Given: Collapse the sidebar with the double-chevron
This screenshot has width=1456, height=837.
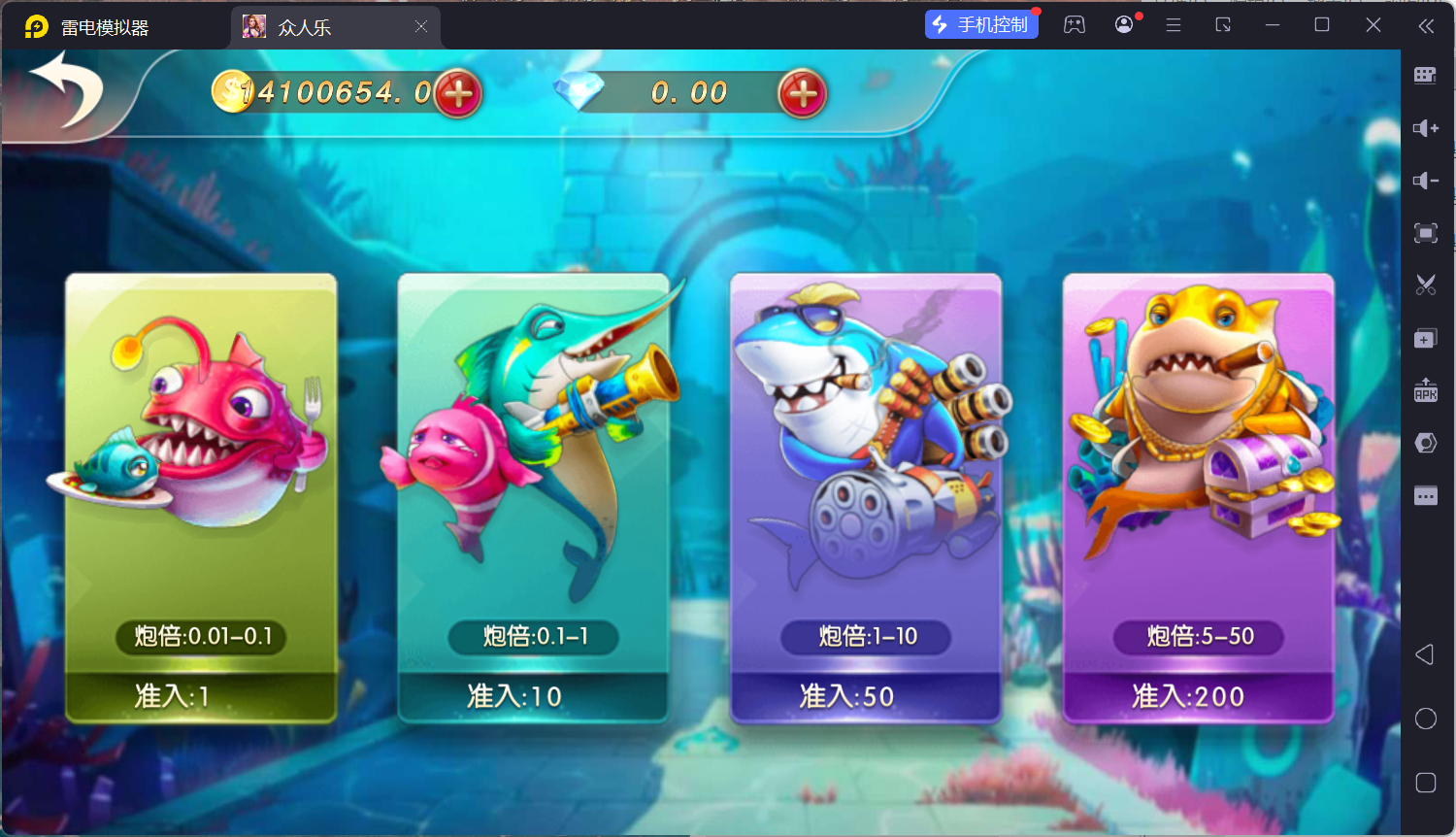Looking at the screenshot, I should (1426, 26).
